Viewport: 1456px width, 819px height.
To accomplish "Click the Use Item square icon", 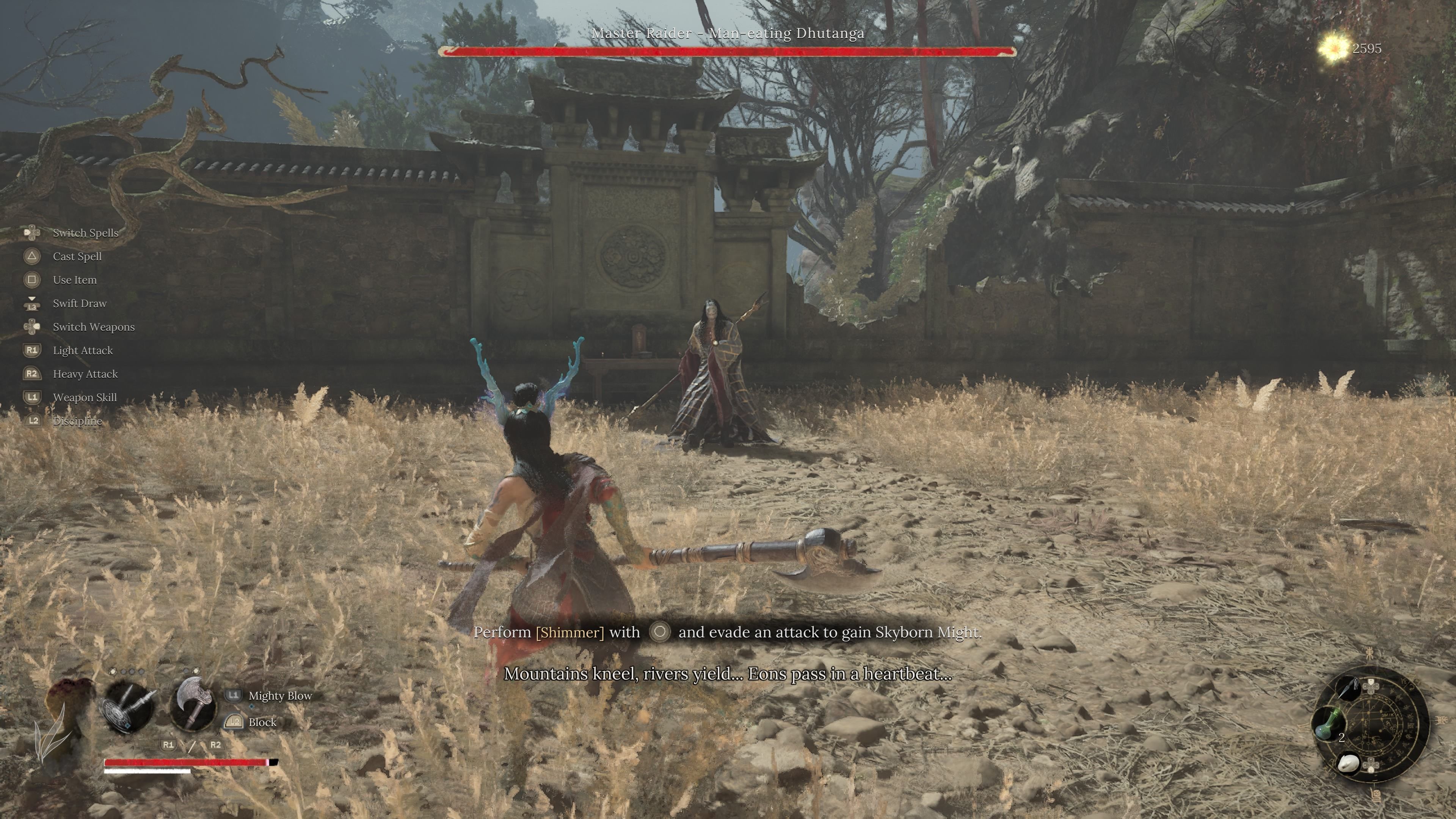I will pyautogui.click(x=32, y=280).
